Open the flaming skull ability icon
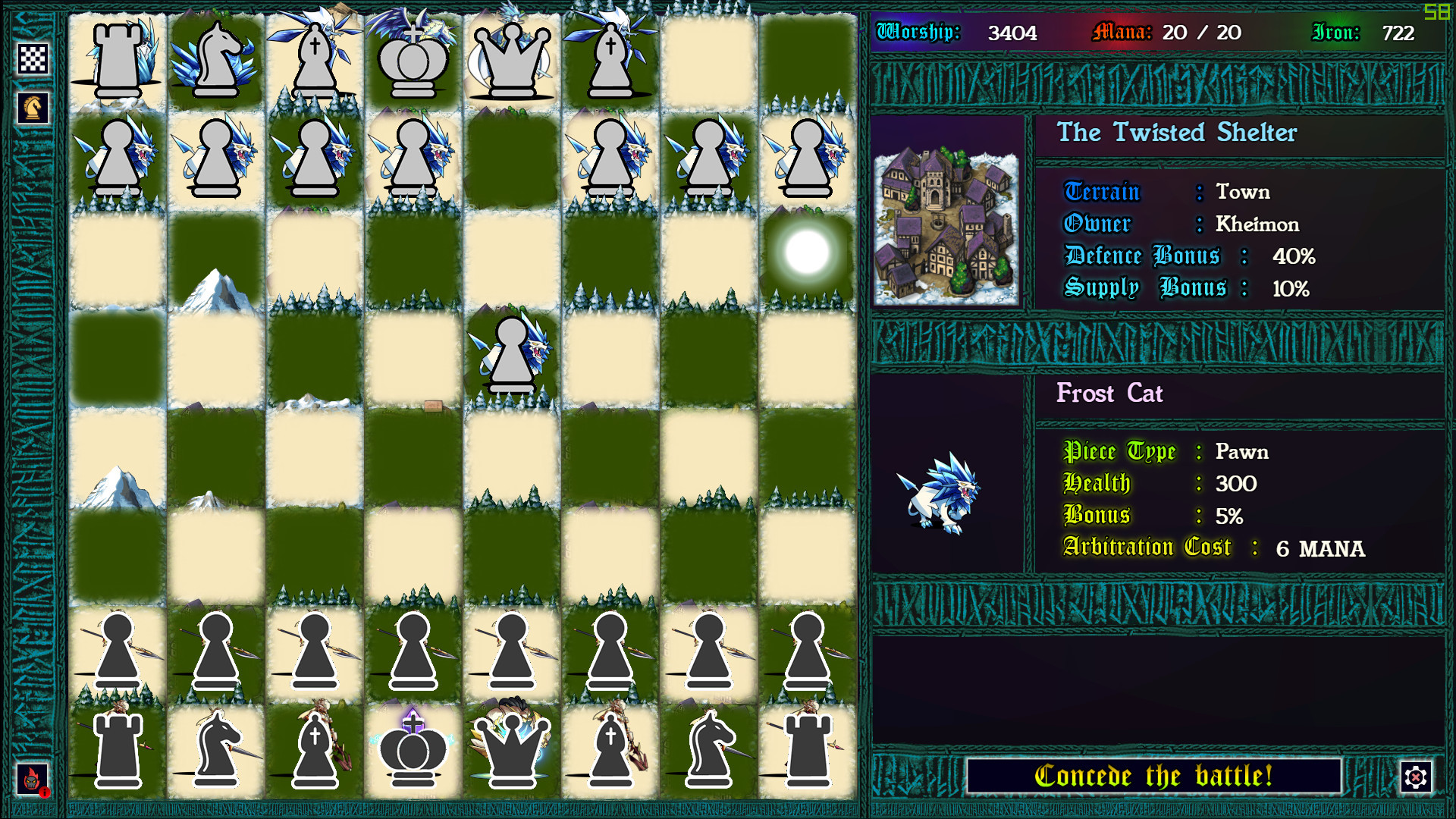The width and height of the screenshot is (1456, 819). tap(31, 777)
